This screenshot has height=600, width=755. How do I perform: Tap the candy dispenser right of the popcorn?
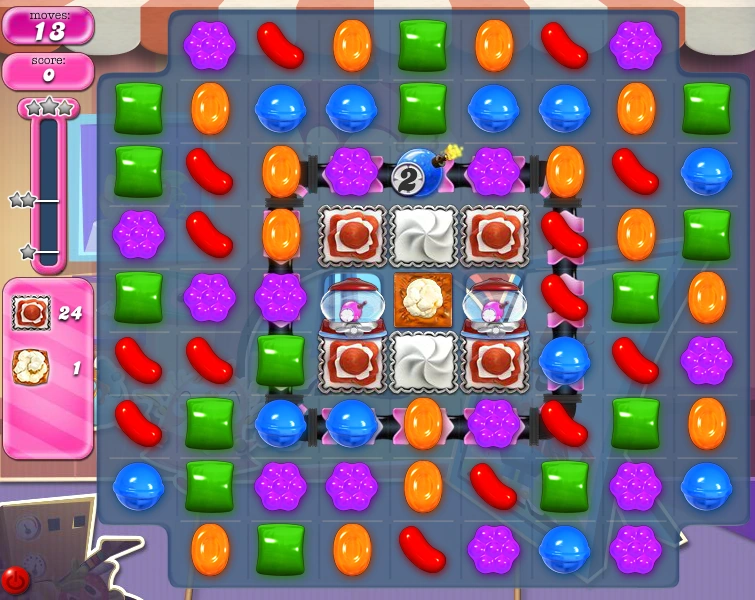(494, 300)
